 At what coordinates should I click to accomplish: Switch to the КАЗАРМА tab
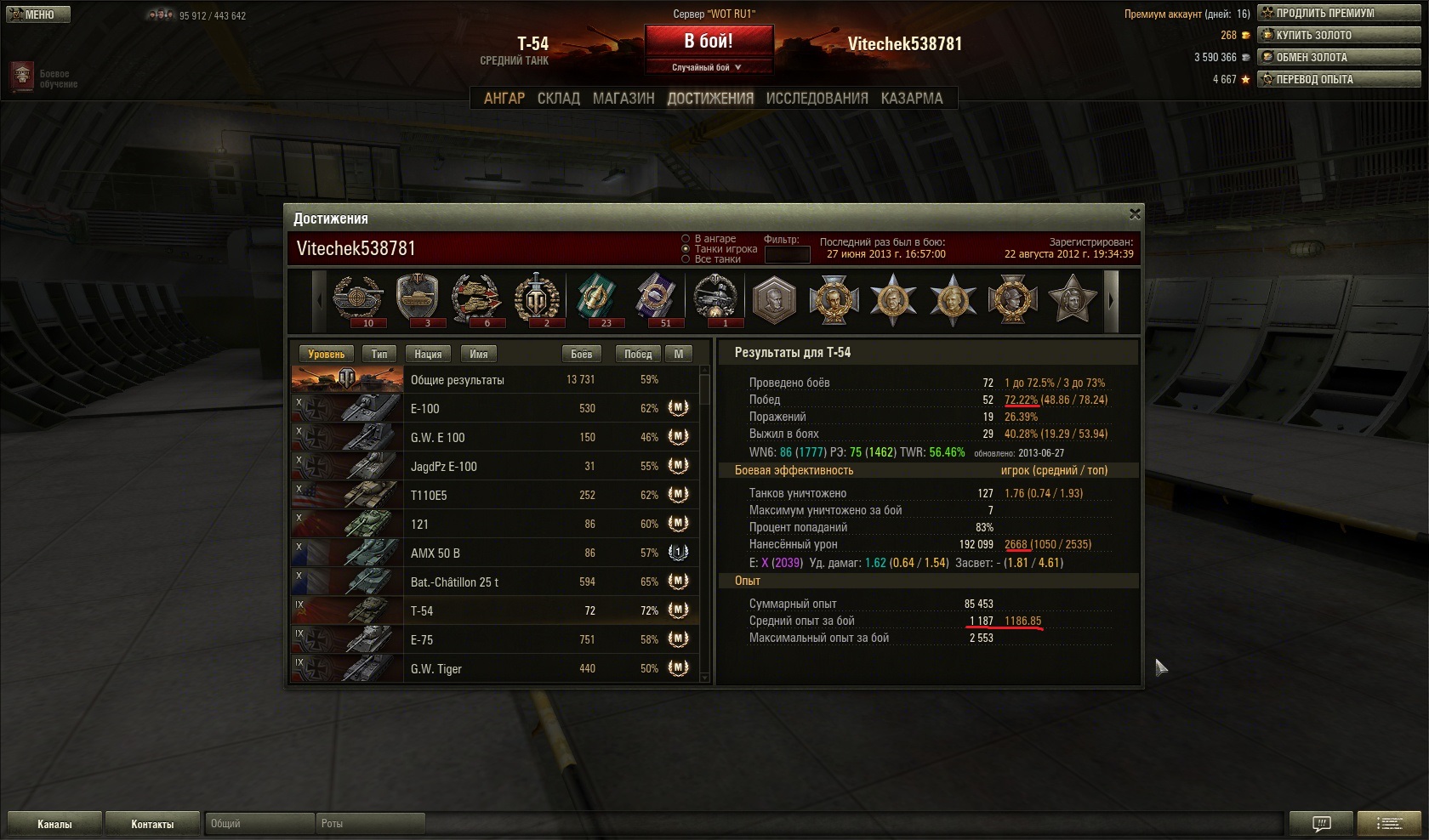point(912,99)
